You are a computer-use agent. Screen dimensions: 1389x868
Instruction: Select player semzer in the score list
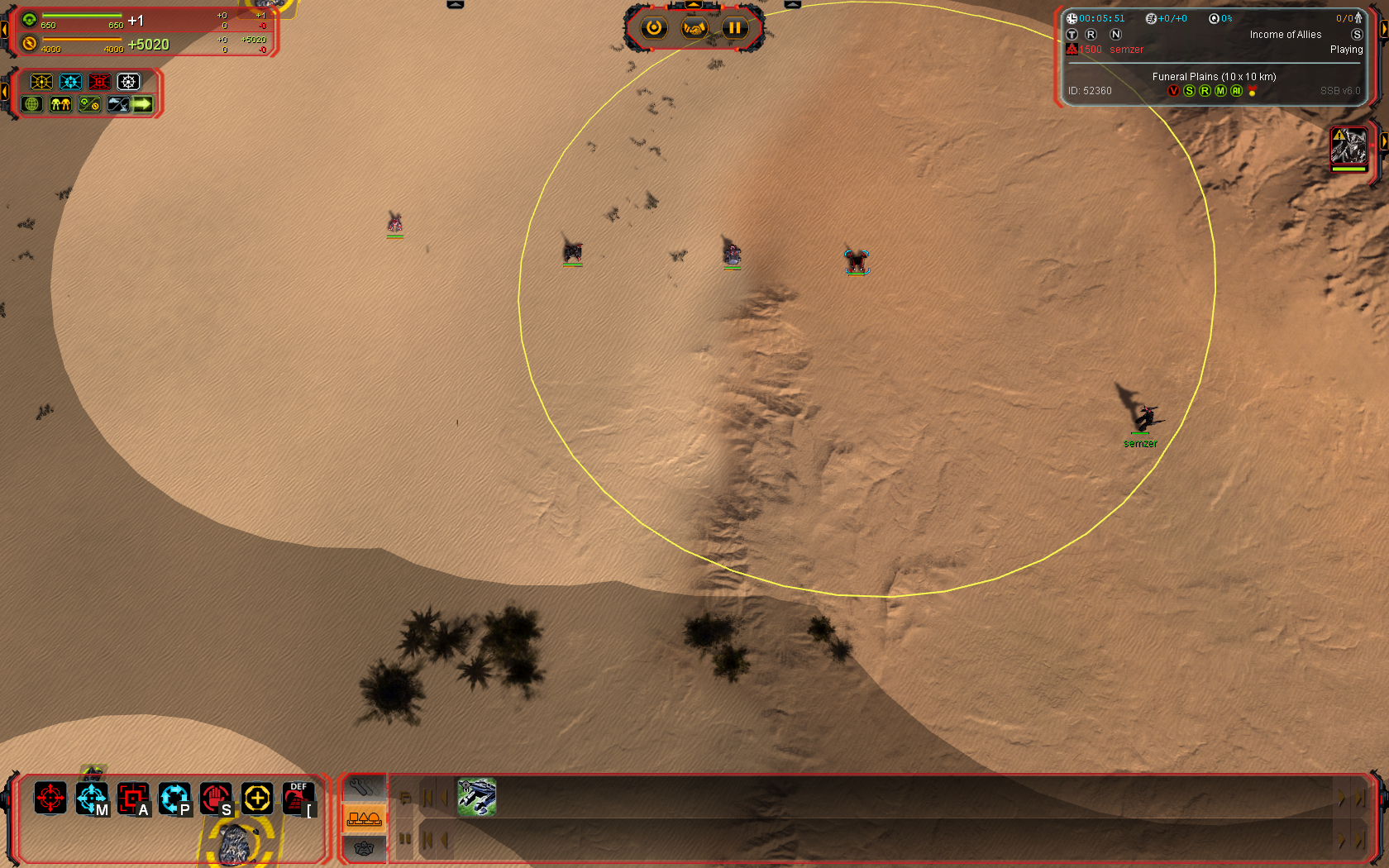click(1126, 50)
